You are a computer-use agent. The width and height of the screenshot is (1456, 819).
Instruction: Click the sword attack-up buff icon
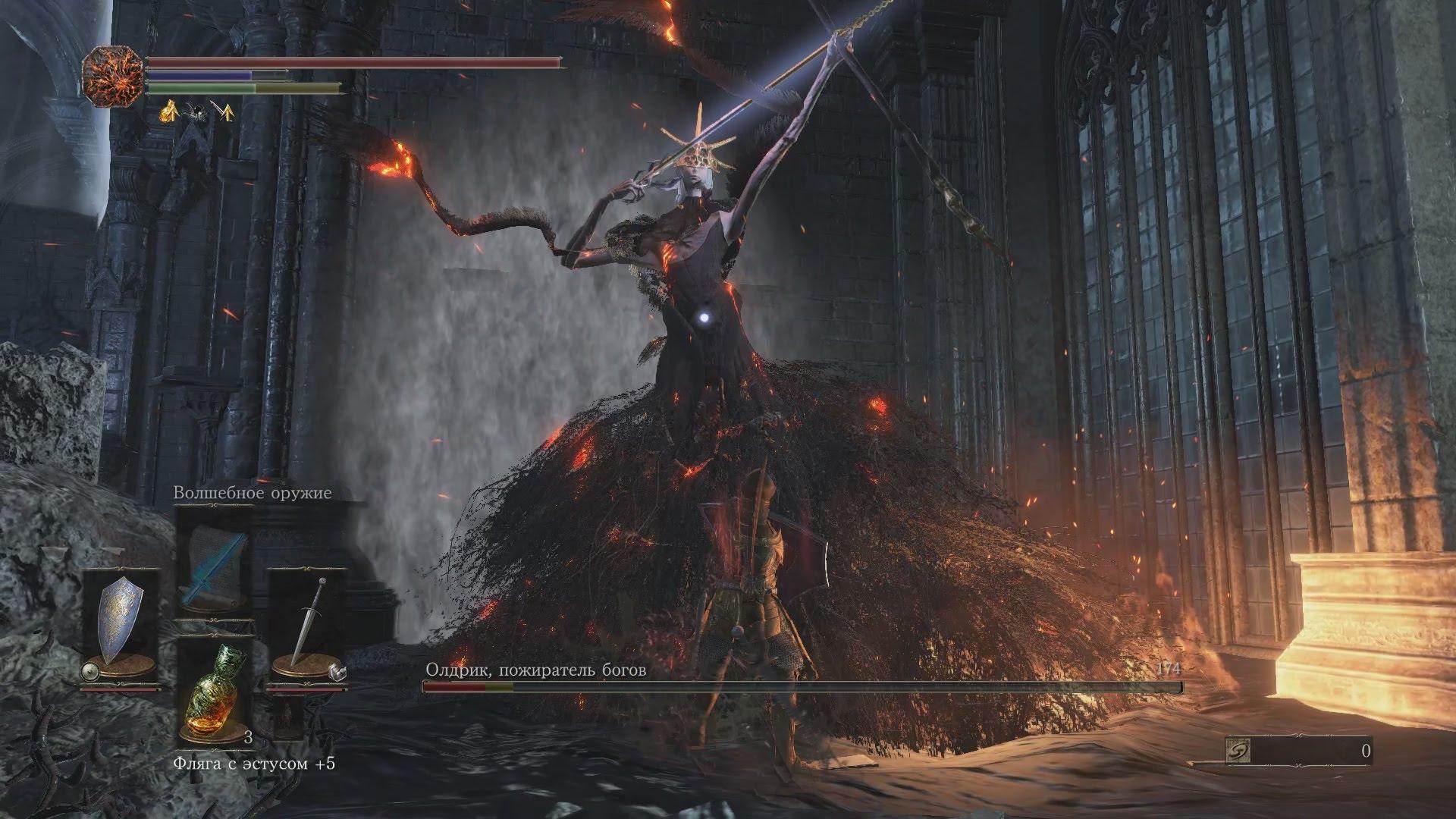click(x=223, y=112)
